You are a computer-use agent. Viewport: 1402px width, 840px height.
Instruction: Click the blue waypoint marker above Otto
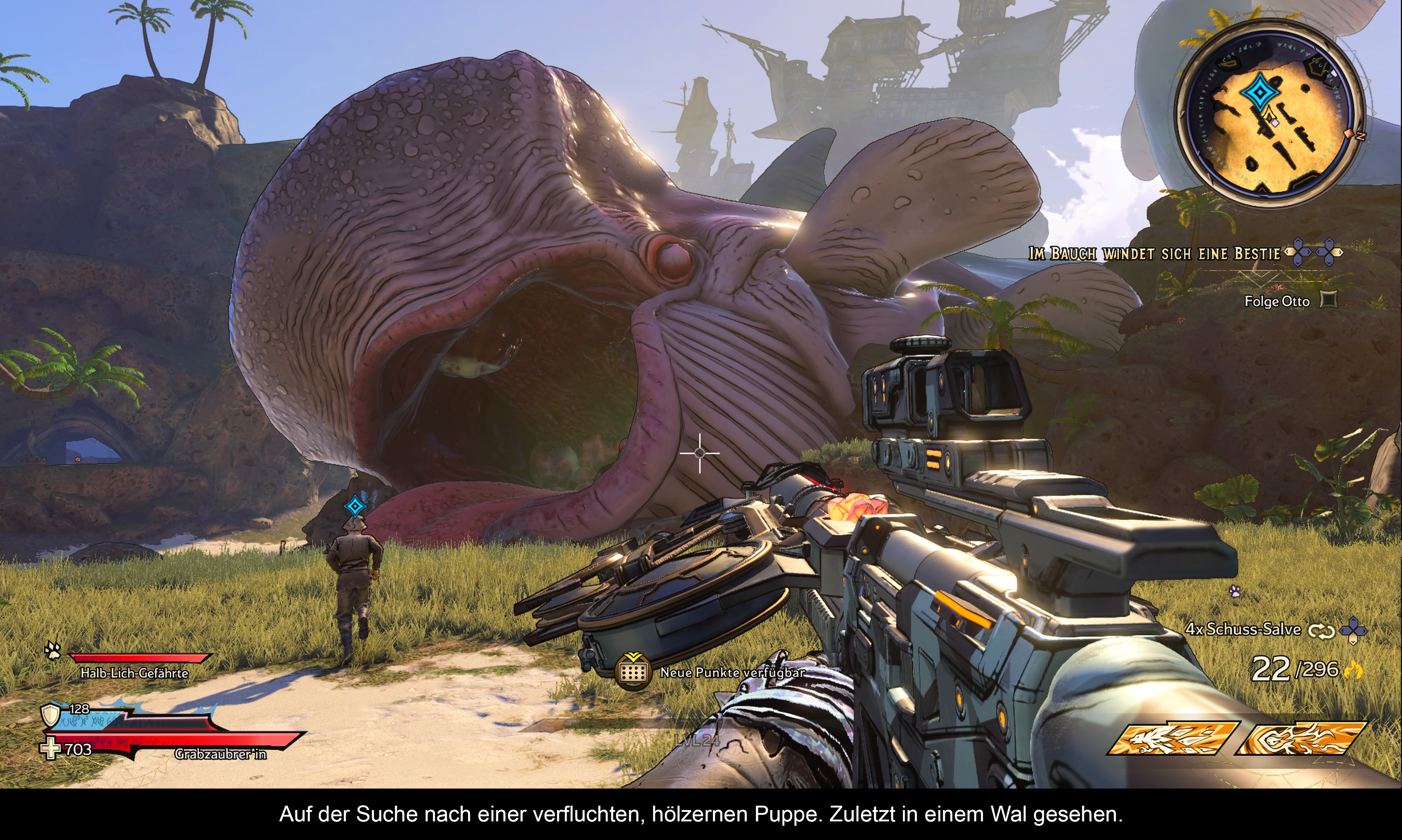coord(356,506)
